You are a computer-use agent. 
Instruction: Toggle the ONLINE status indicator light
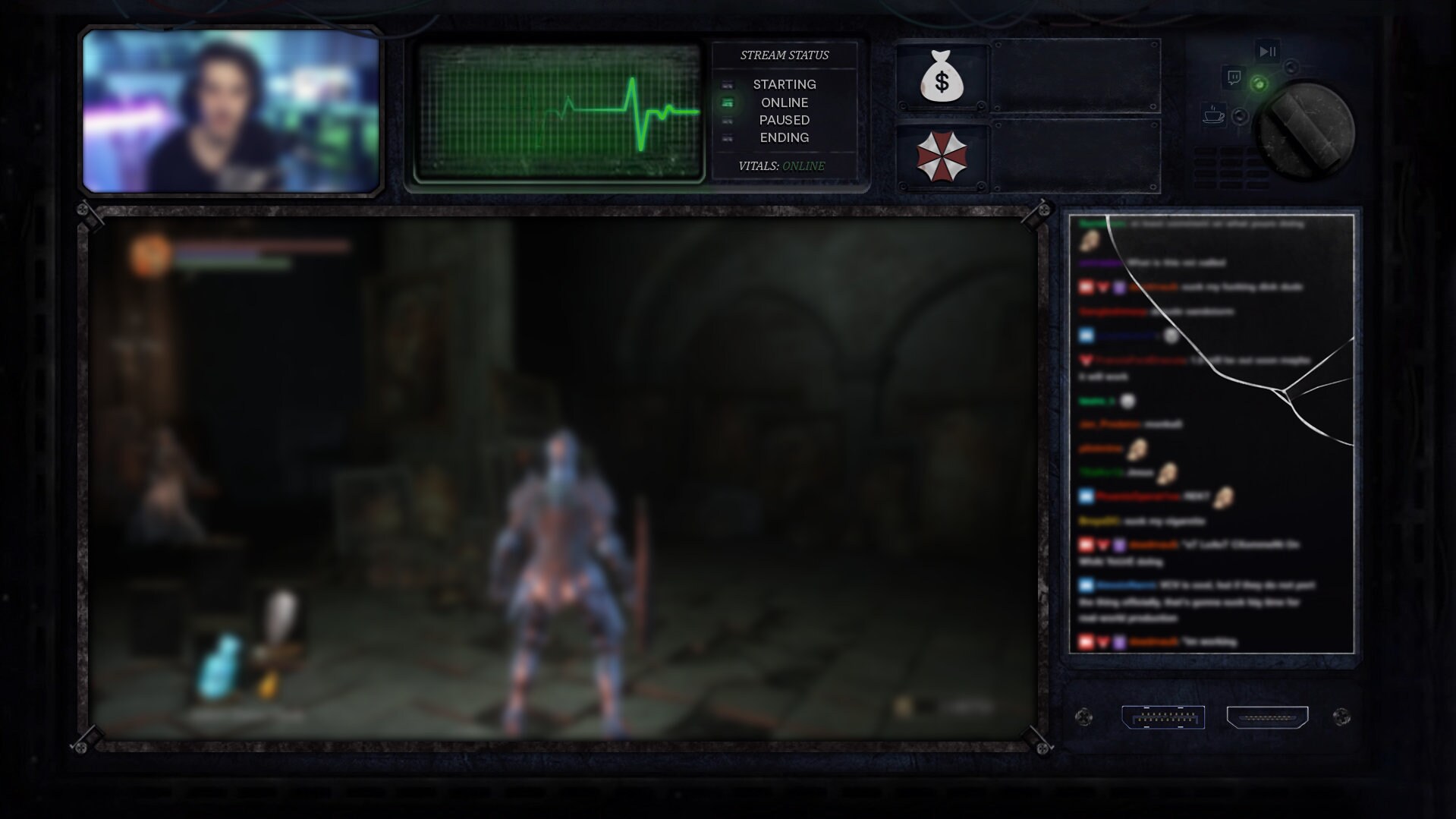tap(729, 102)
